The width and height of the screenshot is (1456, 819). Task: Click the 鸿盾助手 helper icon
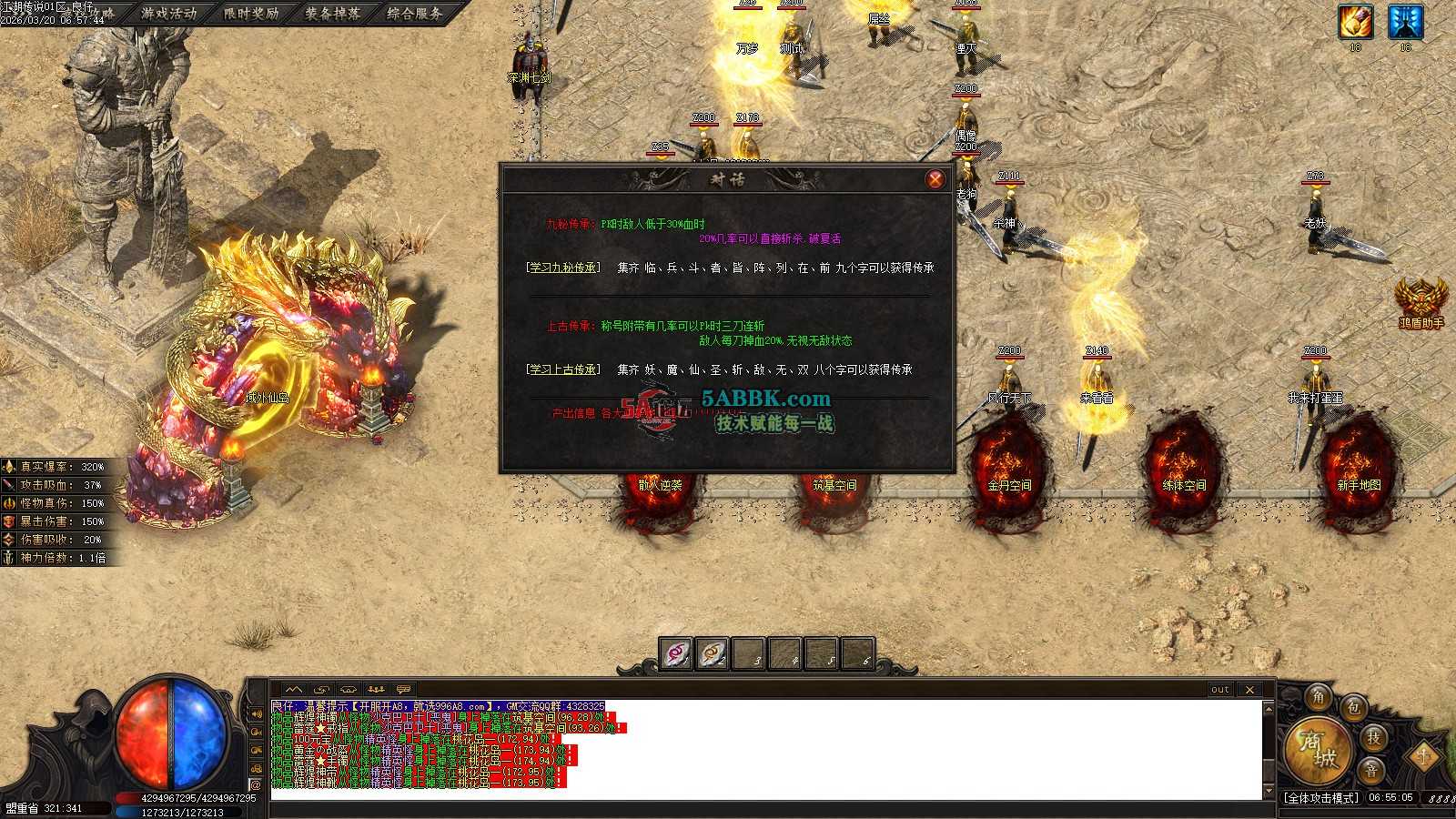(x=1421, y=300)
